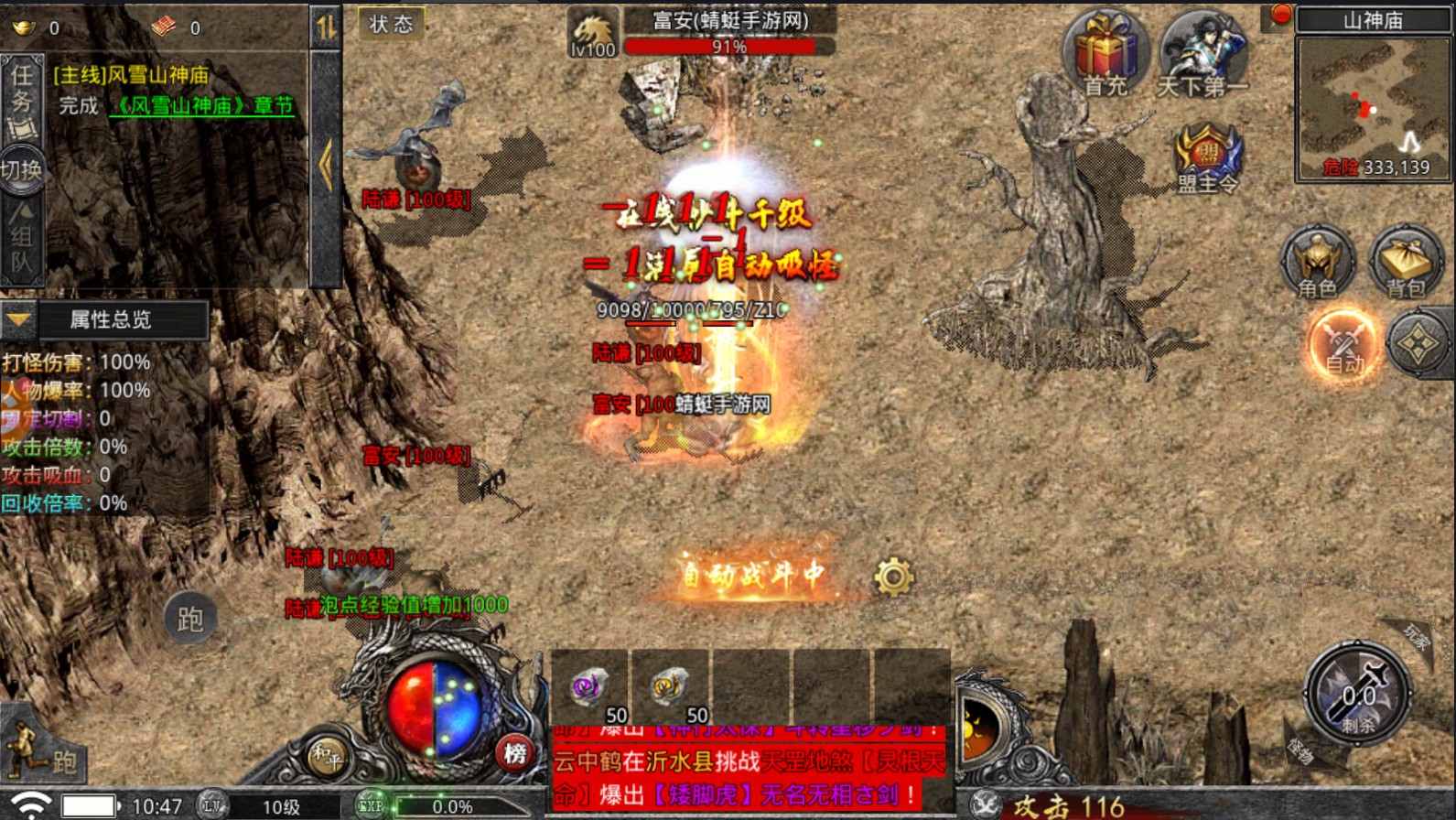Toggle 自动 auto-battle mode
The image size is (1456, 820).
click(1343, 345)
